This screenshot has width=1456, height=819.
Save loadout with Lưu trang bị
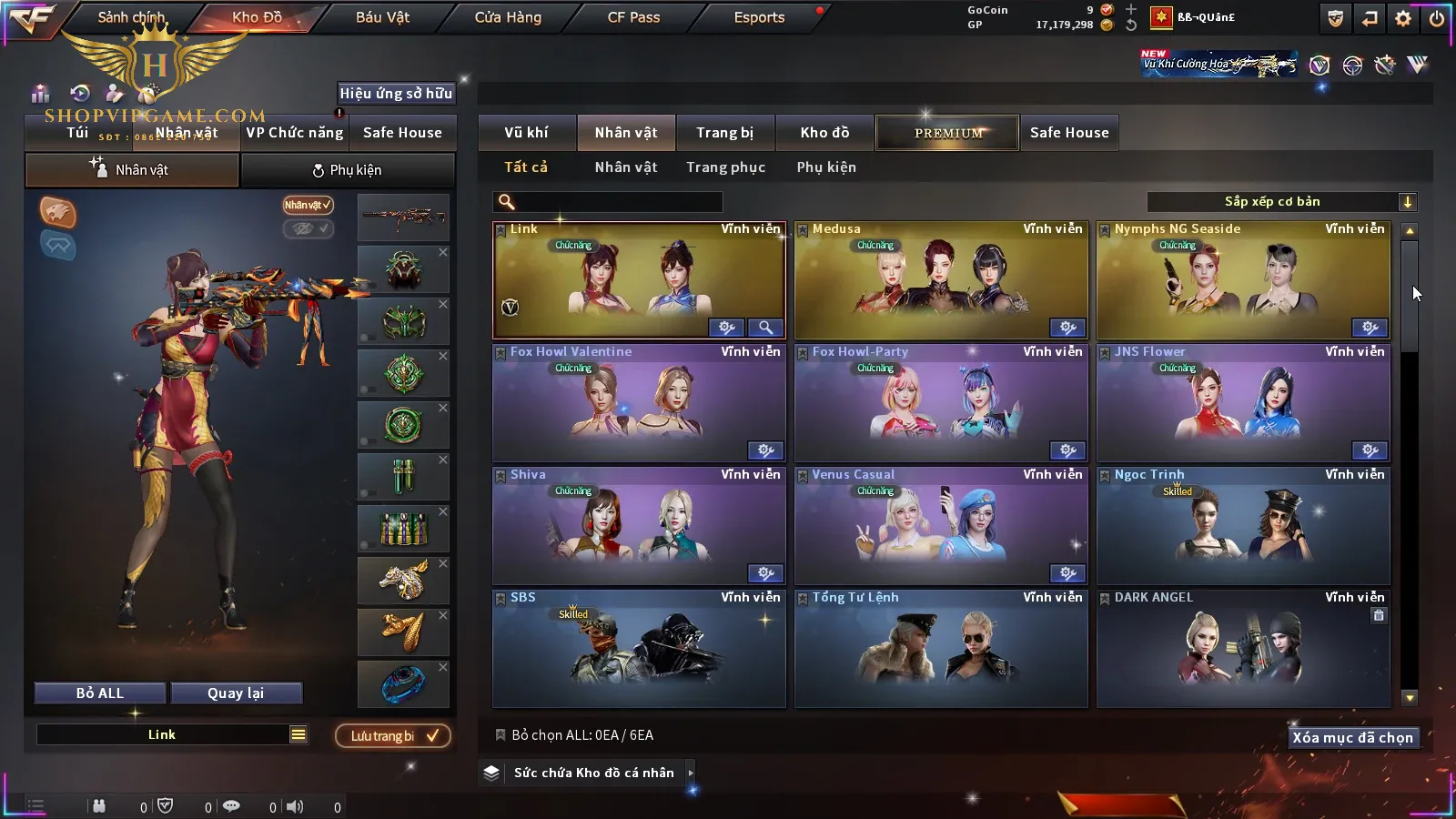pyautogui.click(x=393, y=736)
